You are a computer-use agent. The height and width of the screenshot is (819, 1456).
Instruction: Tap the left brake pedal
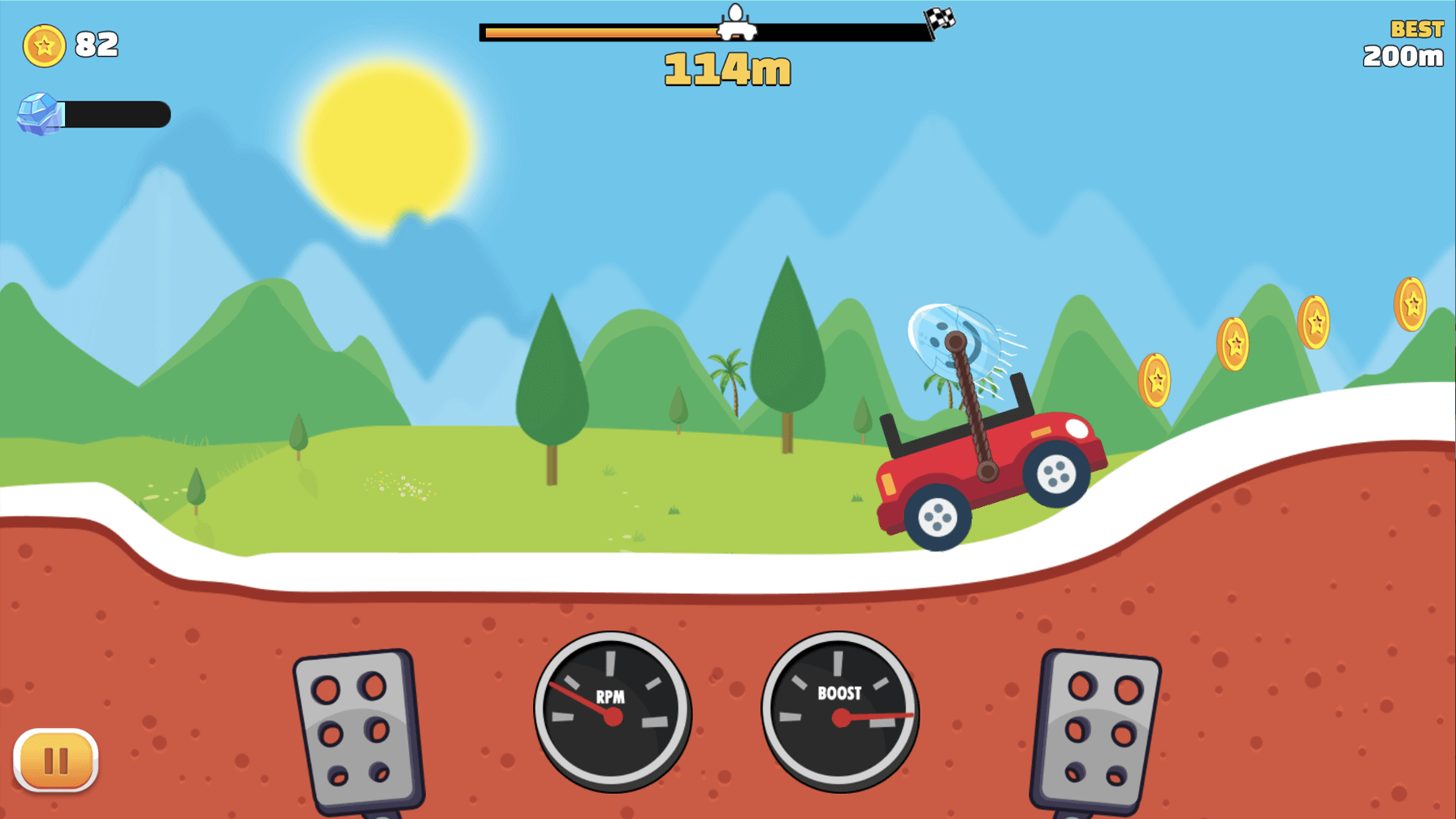(357, 730)
